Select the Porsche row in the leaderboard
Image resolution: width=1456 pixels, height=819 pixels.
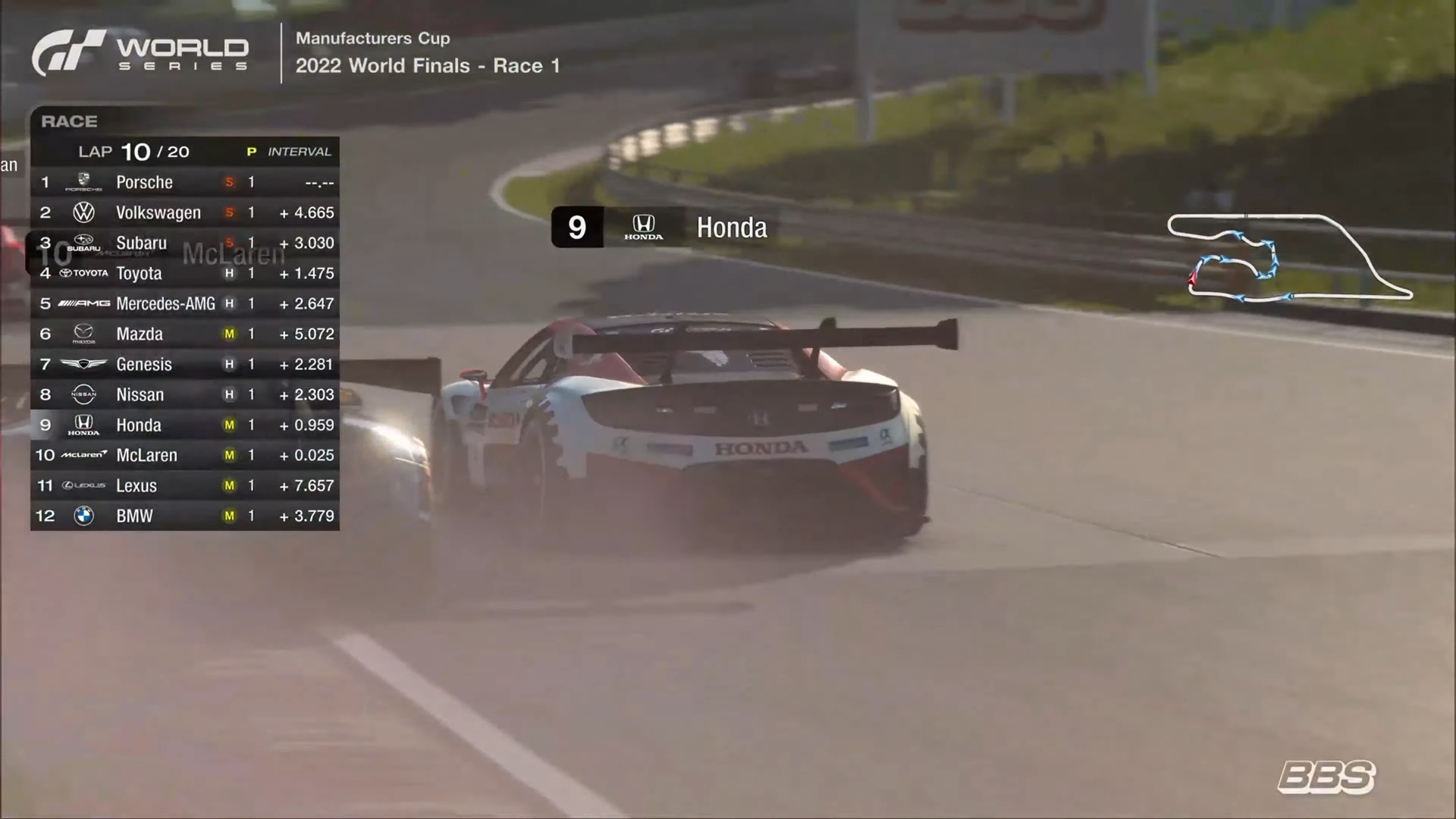pyautogui.click(x=184, y=182)
